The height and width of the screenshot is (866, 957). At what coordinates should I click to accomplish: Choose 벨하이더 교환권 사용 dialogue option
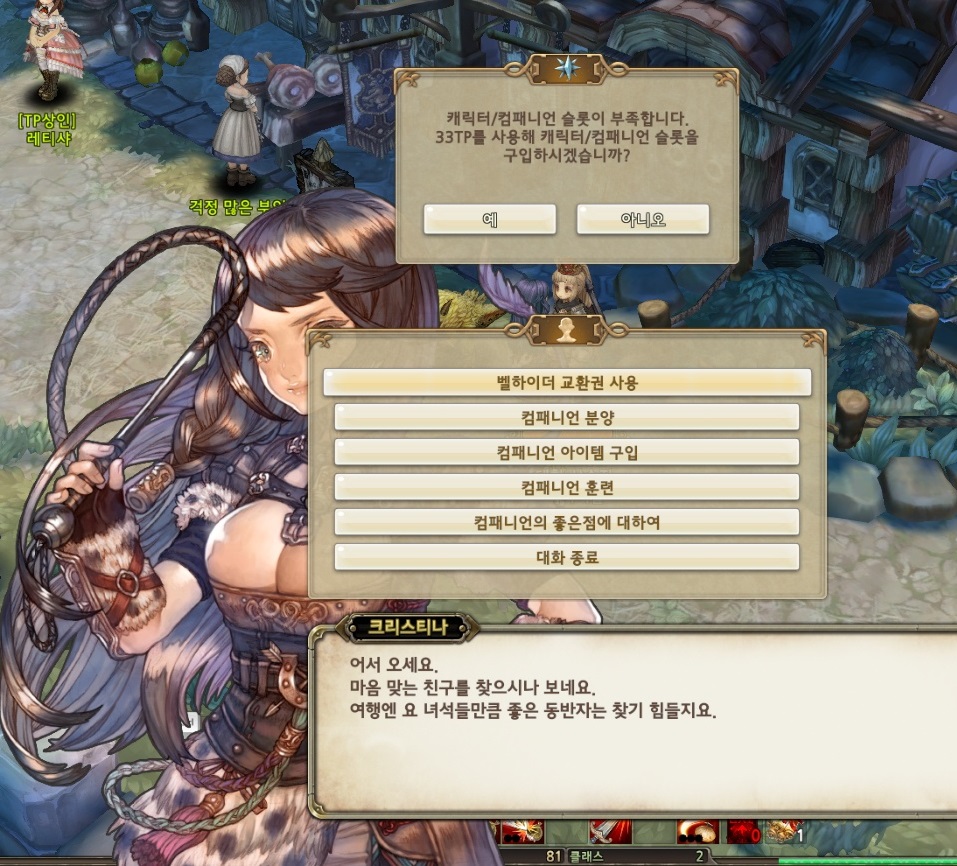(567, 382)
